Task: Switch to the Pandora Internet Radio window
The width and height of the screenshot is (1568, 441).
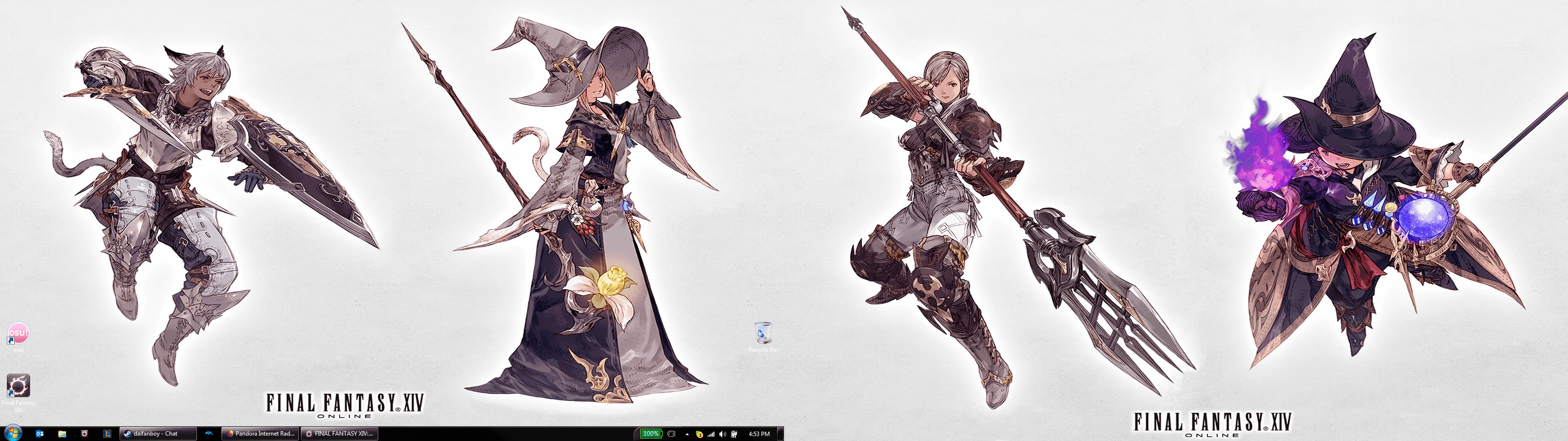Action: [x=261, y=434]
